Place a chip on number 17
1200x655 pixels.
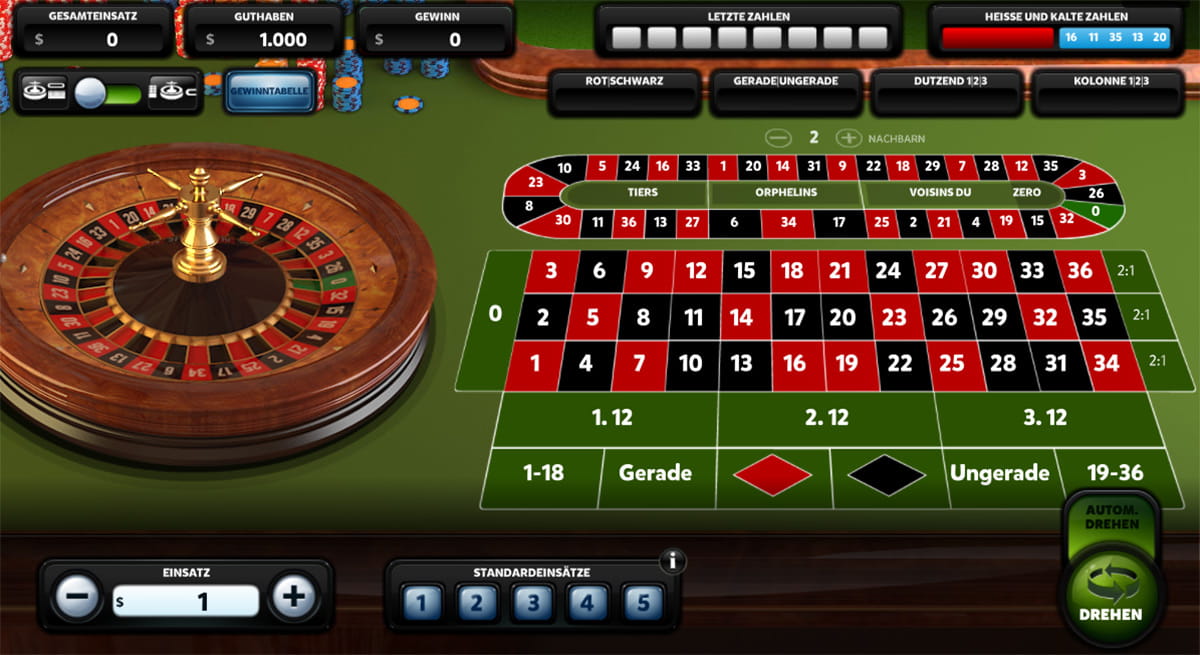tap(795, 318)
